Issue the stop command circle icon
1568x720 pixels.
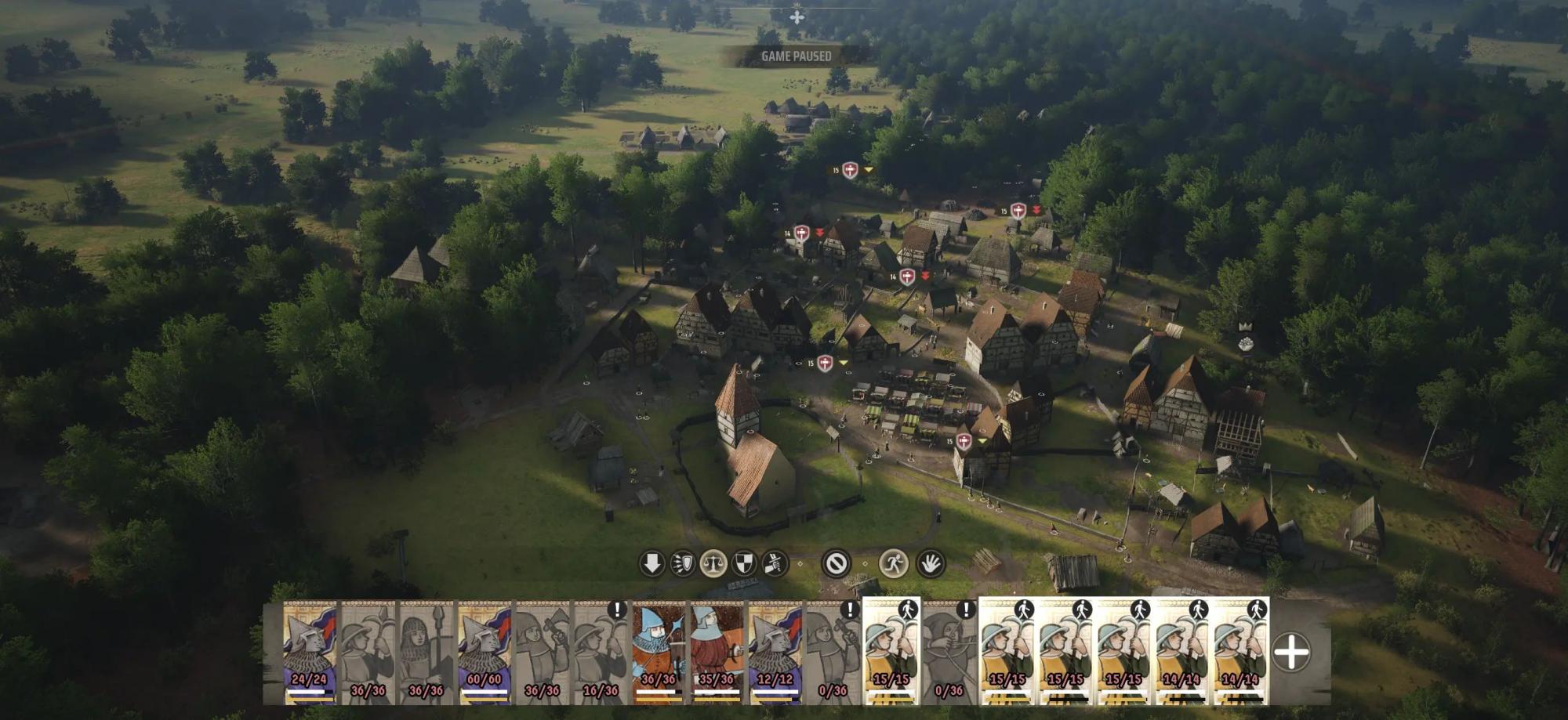(x=836, y=563)
